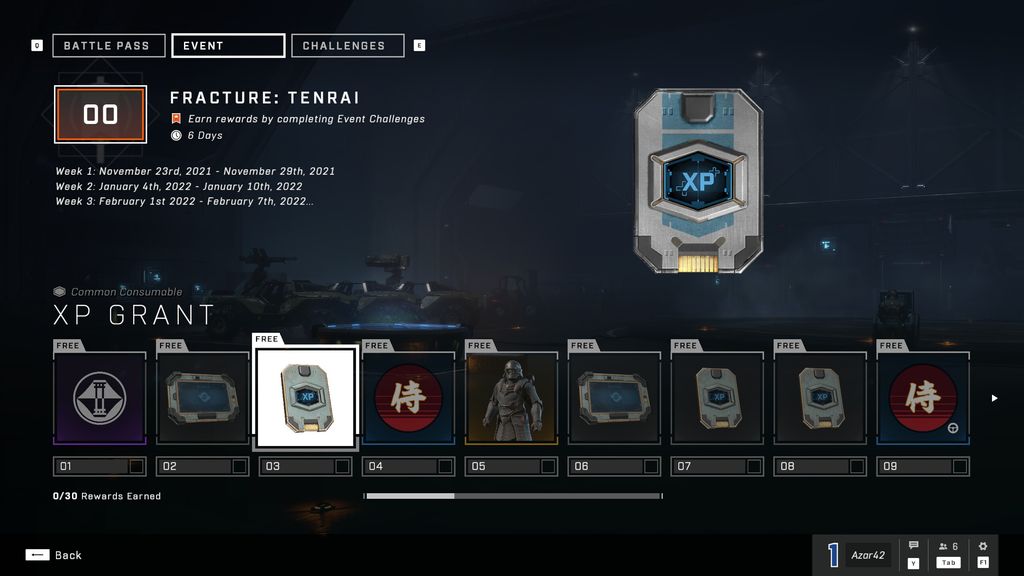The height and width of the screenshot is (576, 1024).
Task: Select the tier 01 emblem reward
Action: point(100,398)
